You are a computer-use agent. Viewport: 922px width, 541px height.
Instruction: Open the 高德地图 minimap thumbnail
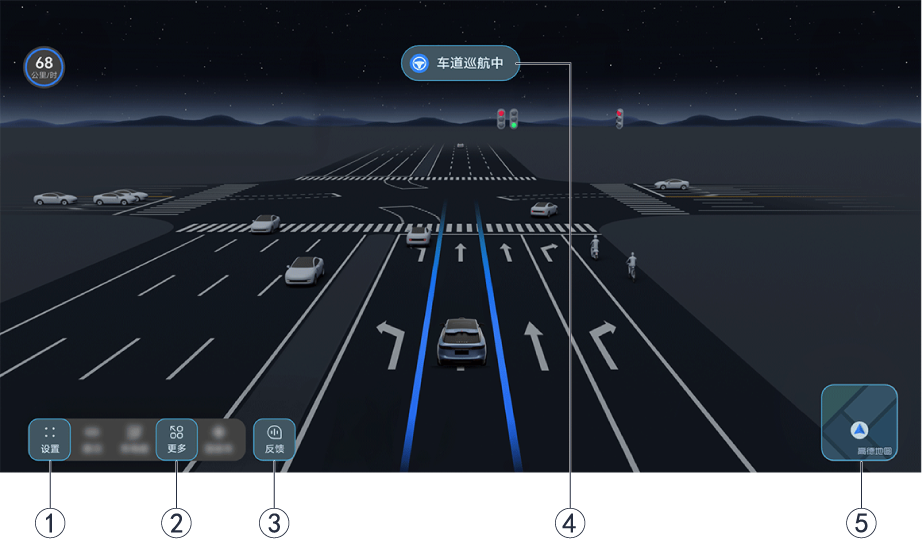(x=859, y=422)
